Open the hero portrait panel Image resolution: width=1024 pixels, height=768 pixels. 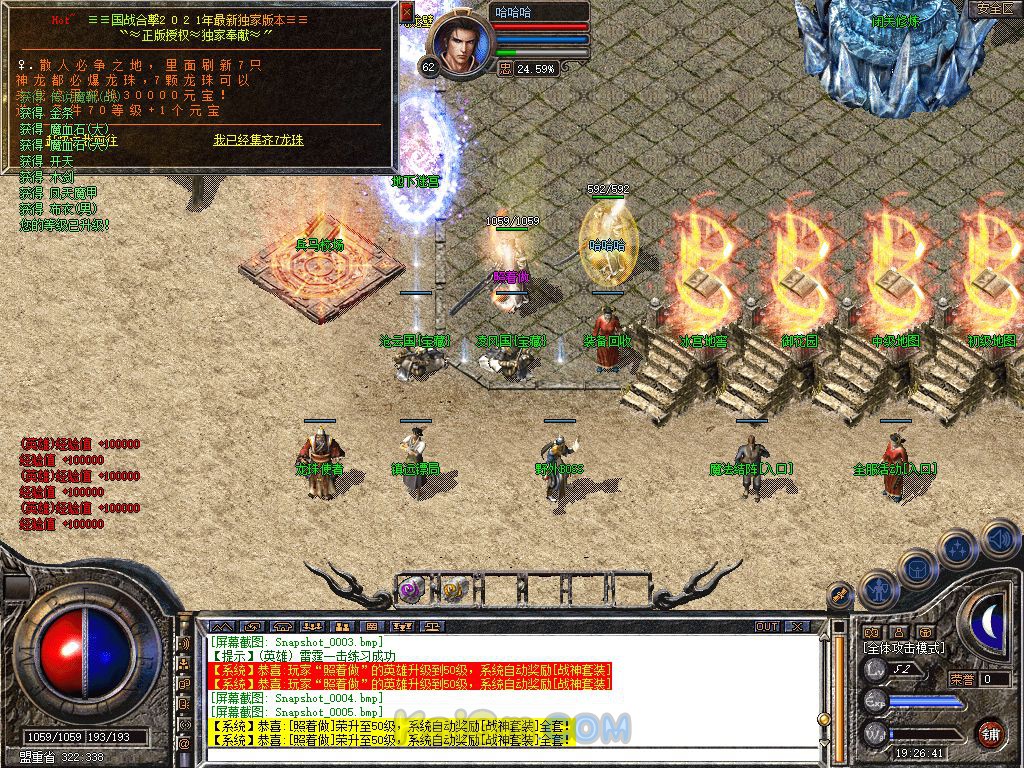[x=461, y=44]
